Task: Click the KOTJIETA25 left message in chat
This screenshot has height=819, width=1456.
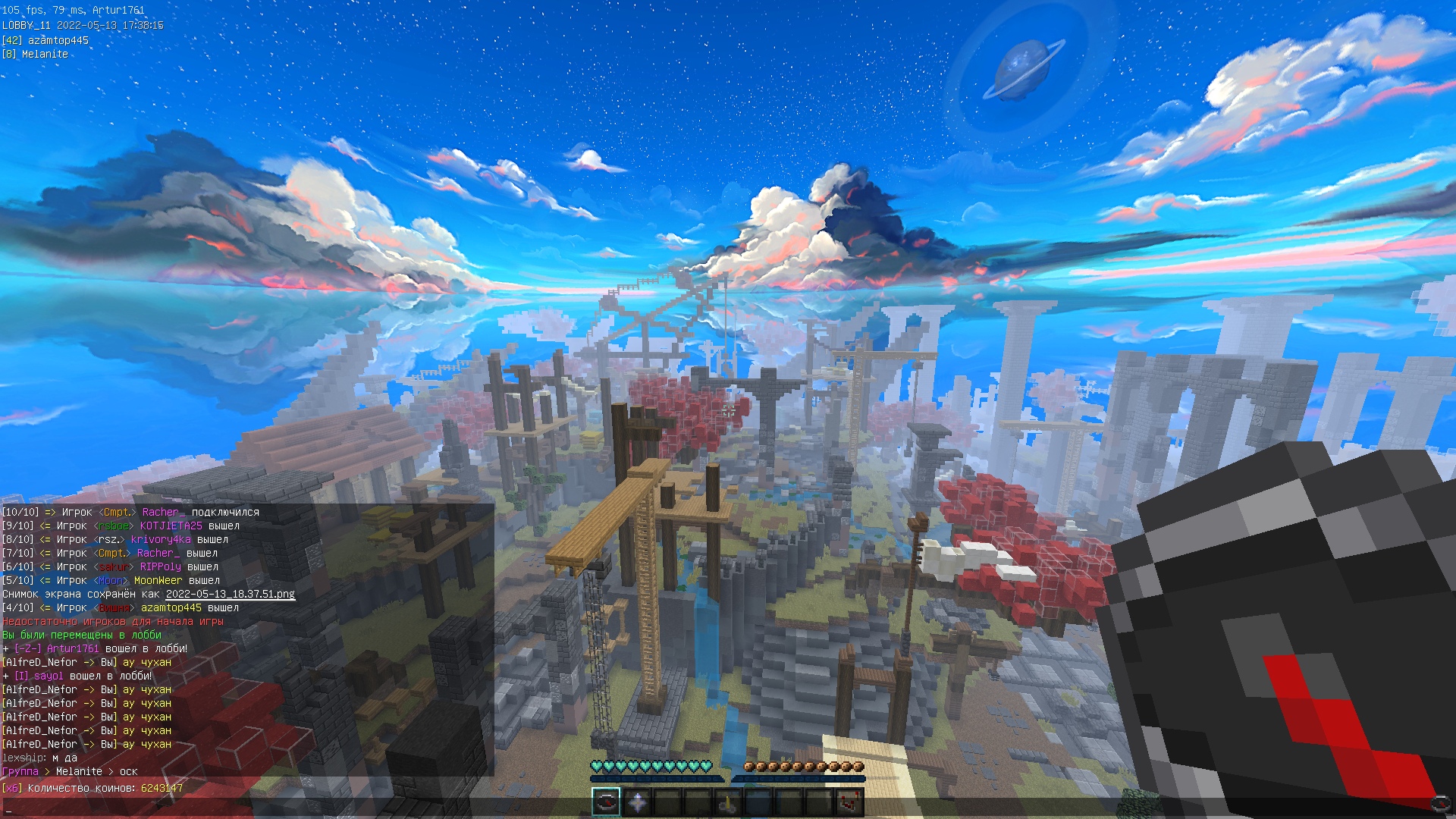Action: 171,526
